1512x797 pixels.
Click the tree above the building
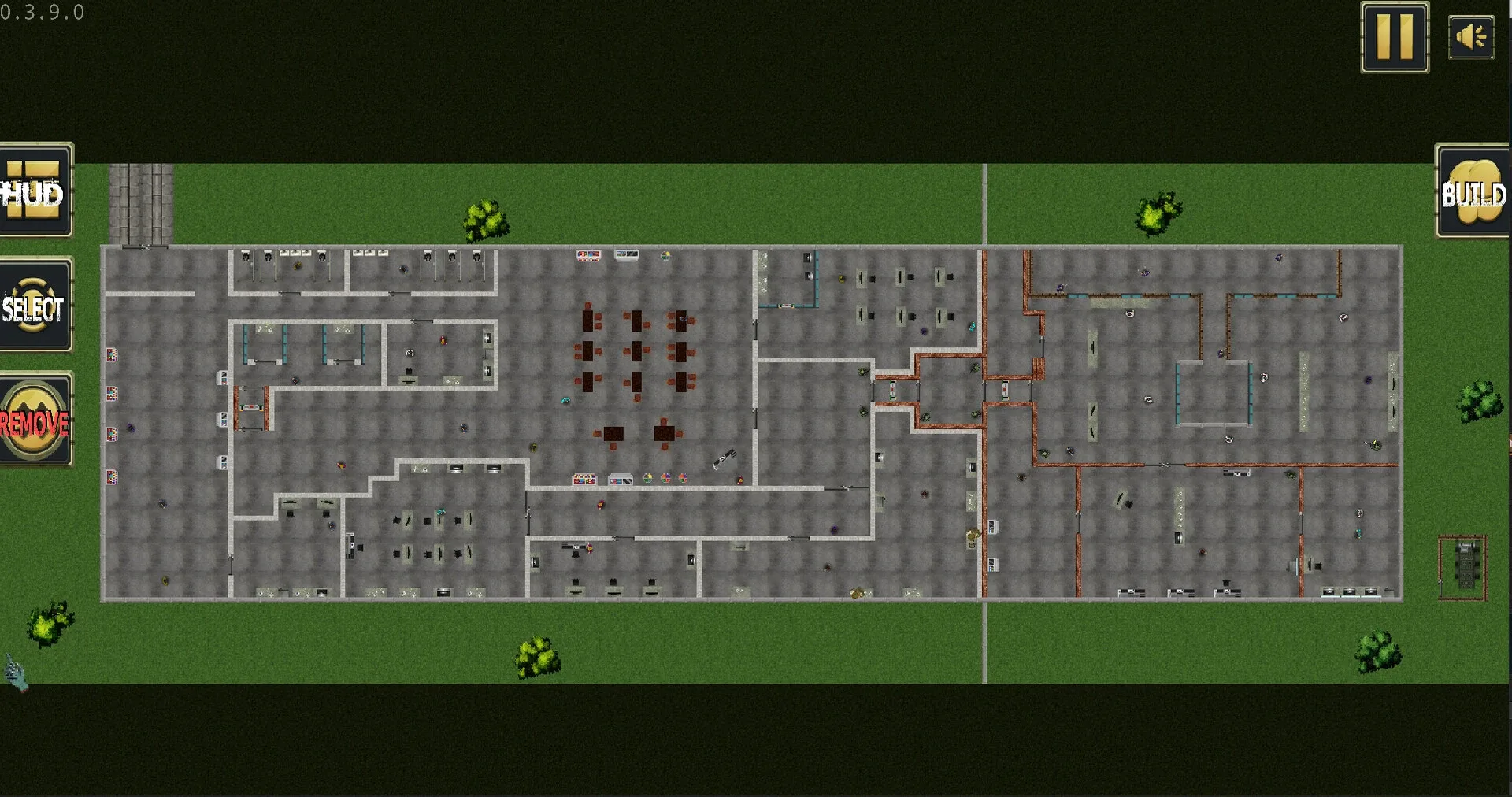pos(484,219)
